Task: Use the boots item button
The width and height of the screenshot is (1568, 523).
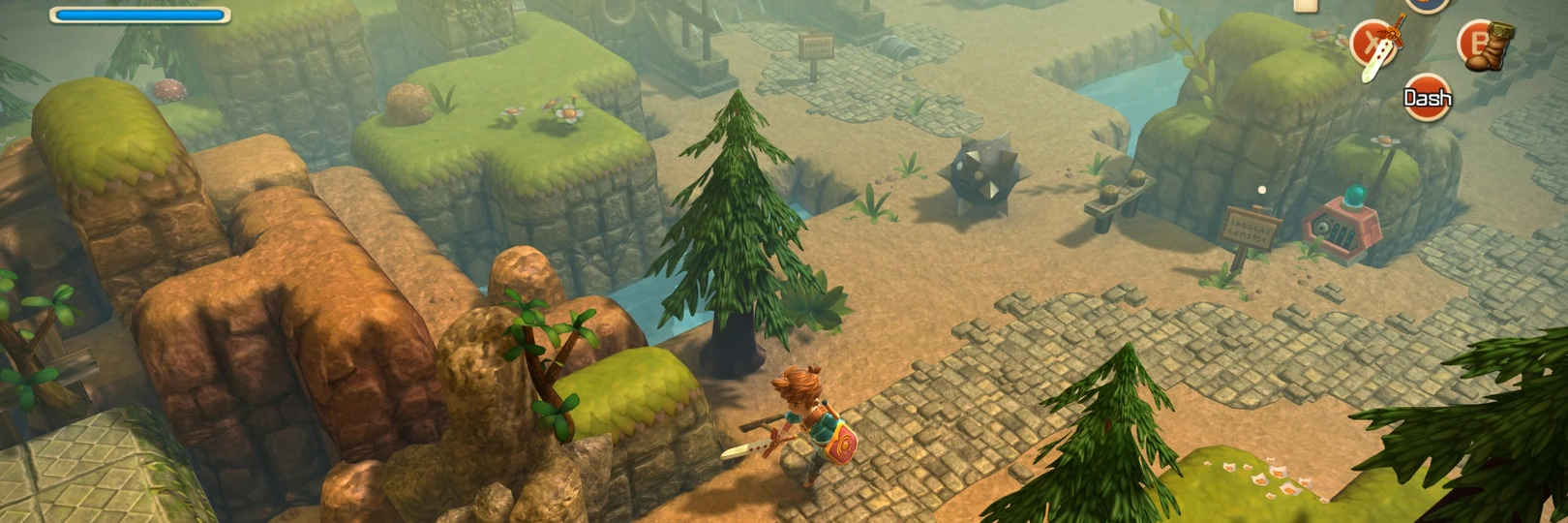Action: pyautogui.click(x=1482, y=45)
